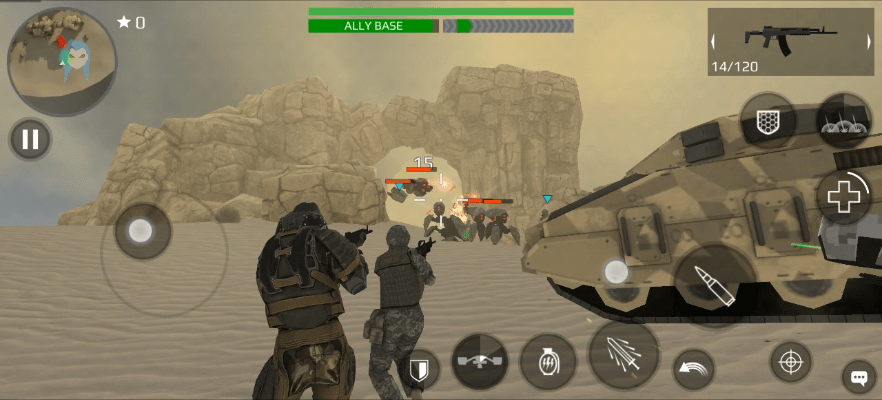
Task: Switch to the next weapon arrow
Action: point(866,42)
